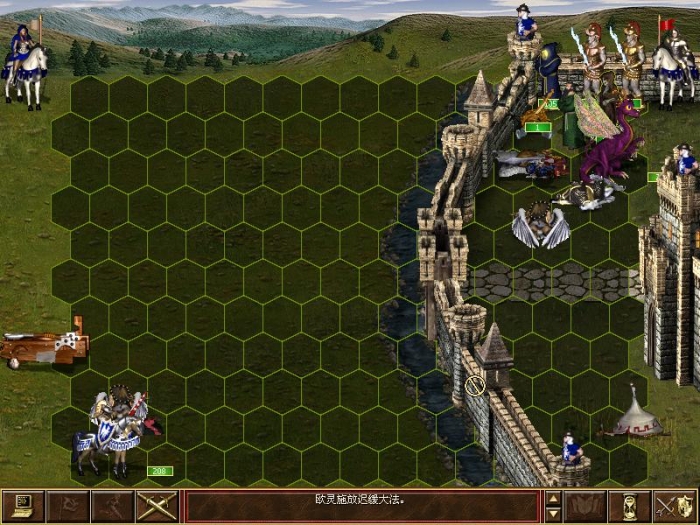Choose the retreat button
700x525 pixels.
(x=112, y=507)
